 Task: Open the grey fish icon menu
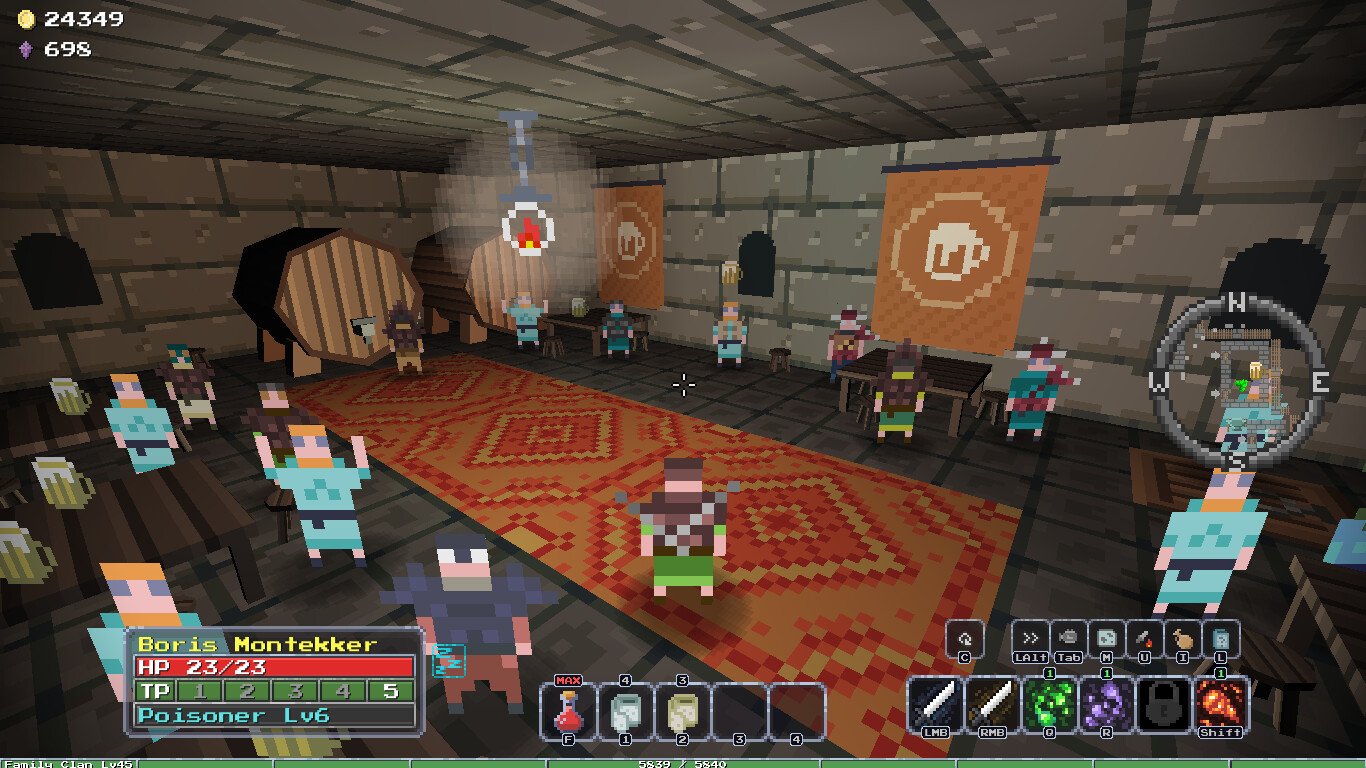click(1068, 638)
